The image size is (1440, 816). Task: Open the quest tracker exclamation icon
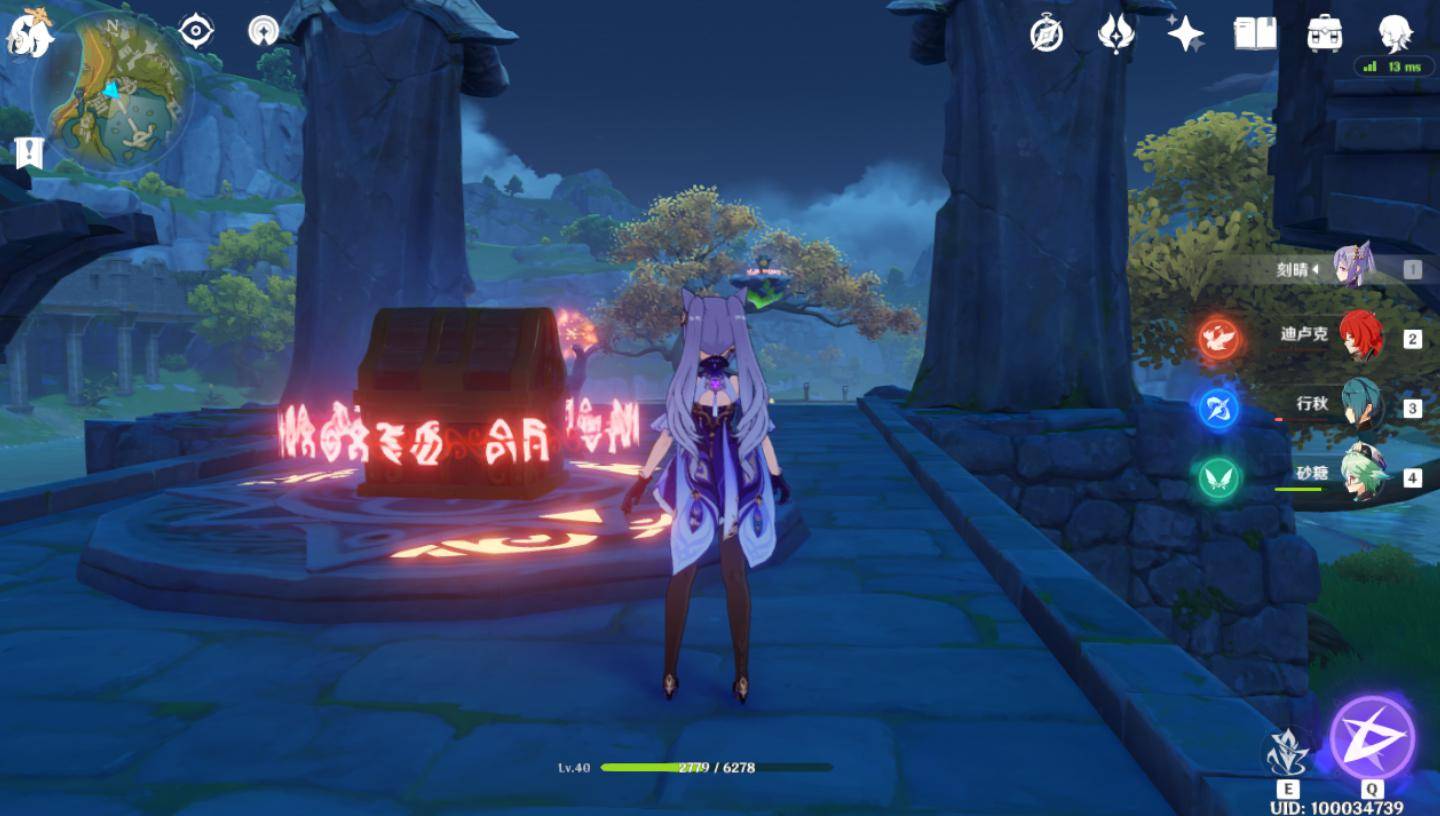coord(29,152)
